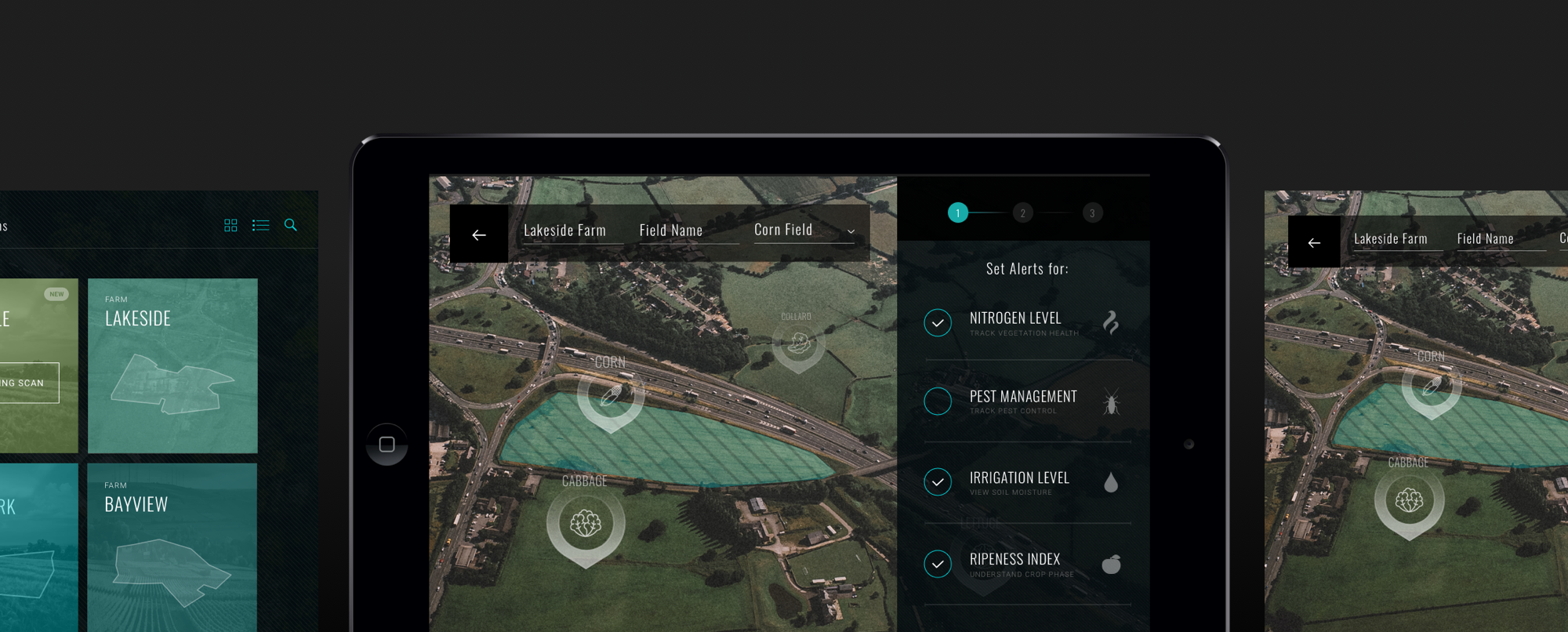Image resolution: width=1568 pixels, height=632 pixels.
Task: Select the Bayview farm tile
Action: click(172, 547)
